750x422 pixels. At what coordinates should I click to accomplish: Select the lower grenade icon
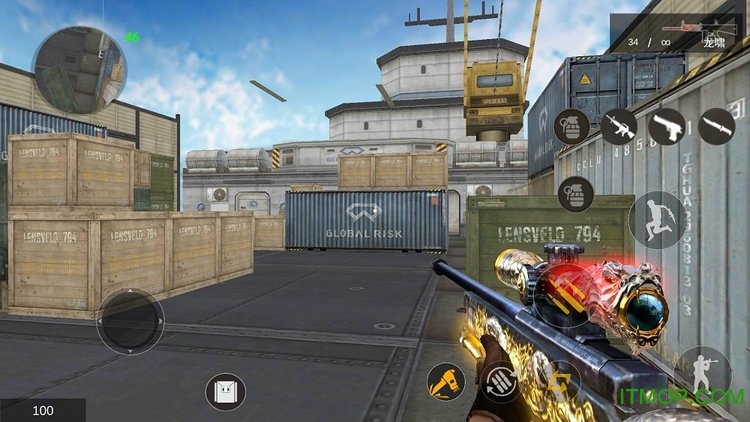click(x=575, y=193)
